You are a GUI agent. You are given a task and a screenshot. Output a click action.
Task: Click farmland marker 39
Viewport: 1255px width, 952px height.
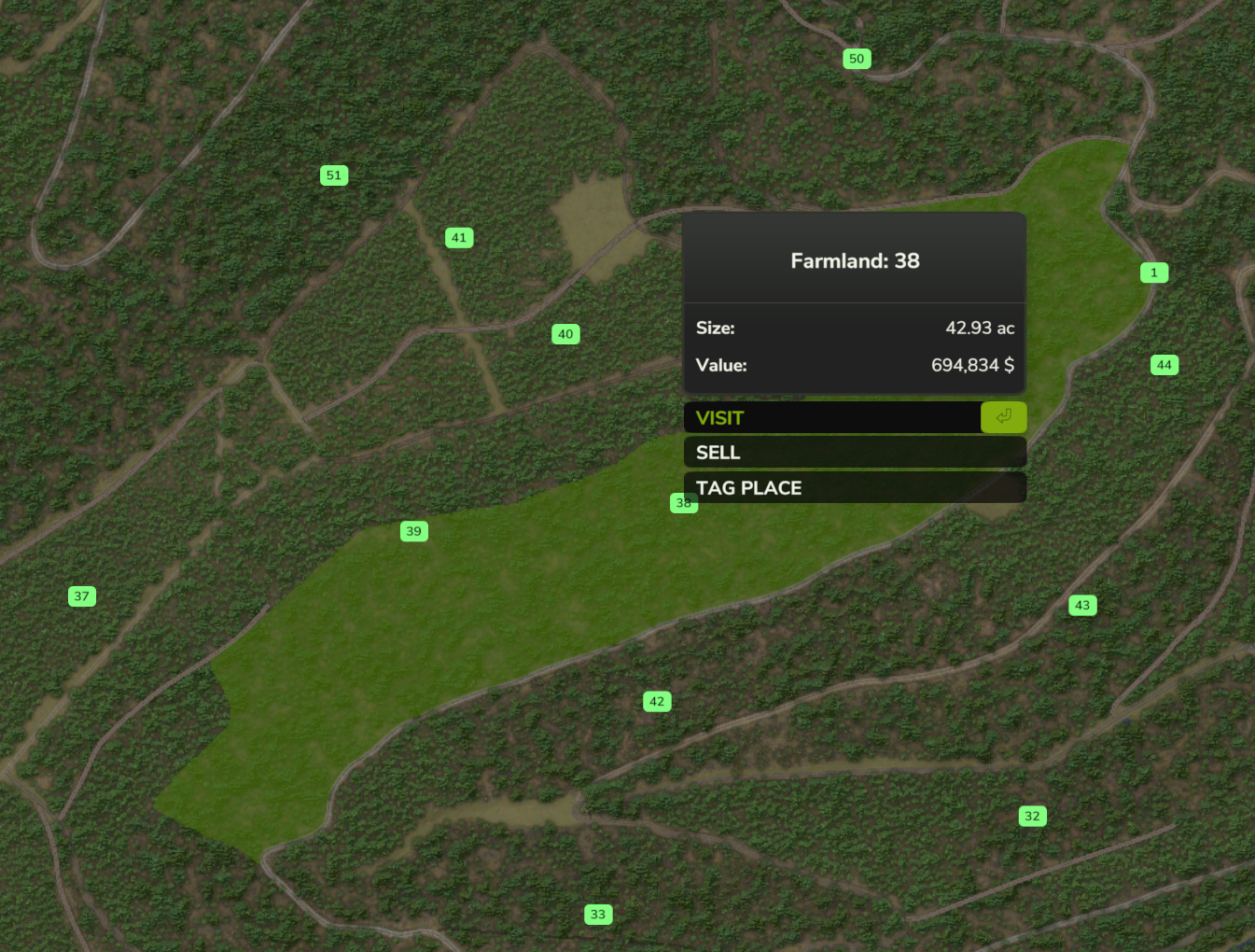click(x=414, y=531)
